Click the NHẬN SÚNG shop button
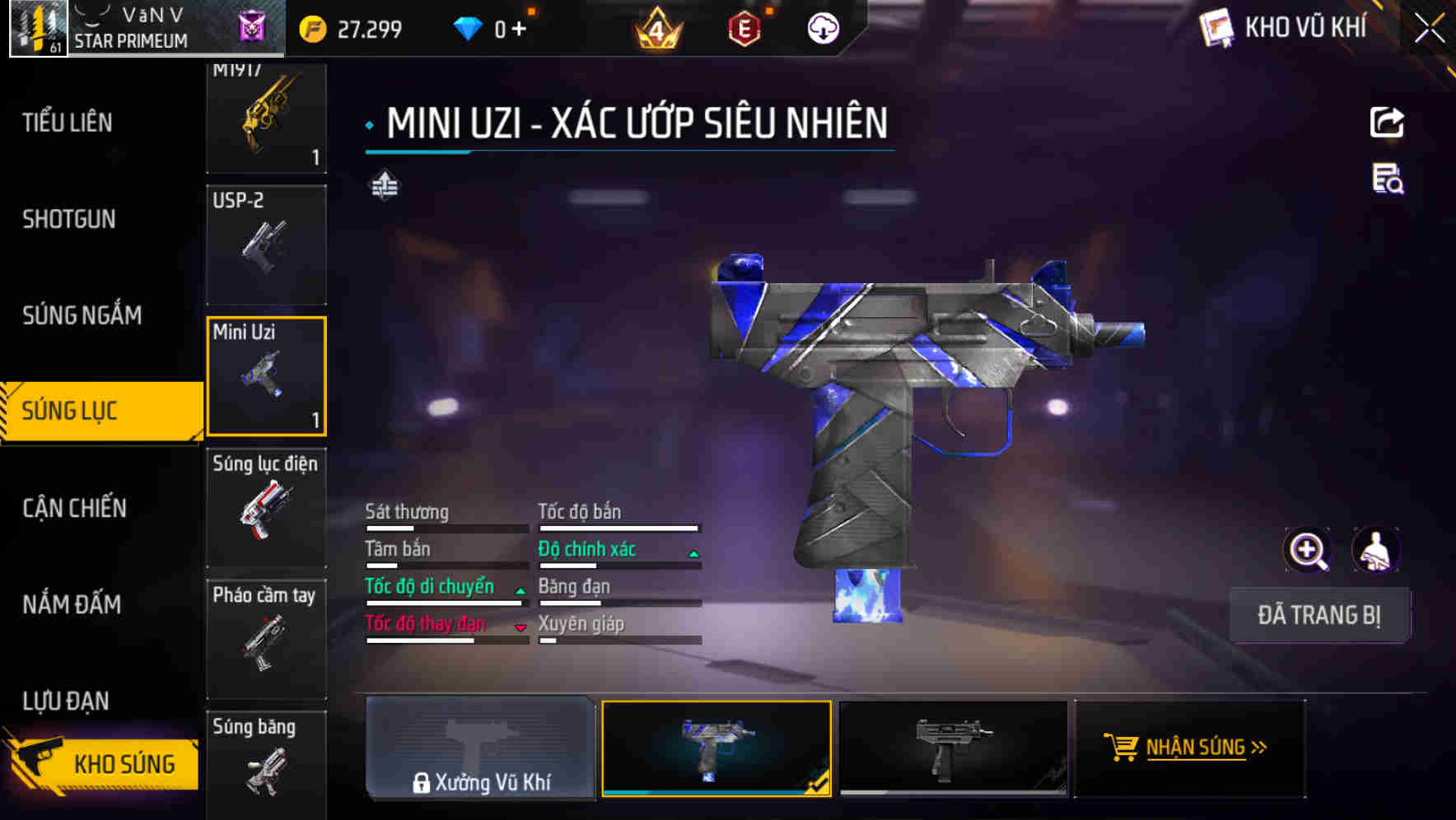 1189,748
